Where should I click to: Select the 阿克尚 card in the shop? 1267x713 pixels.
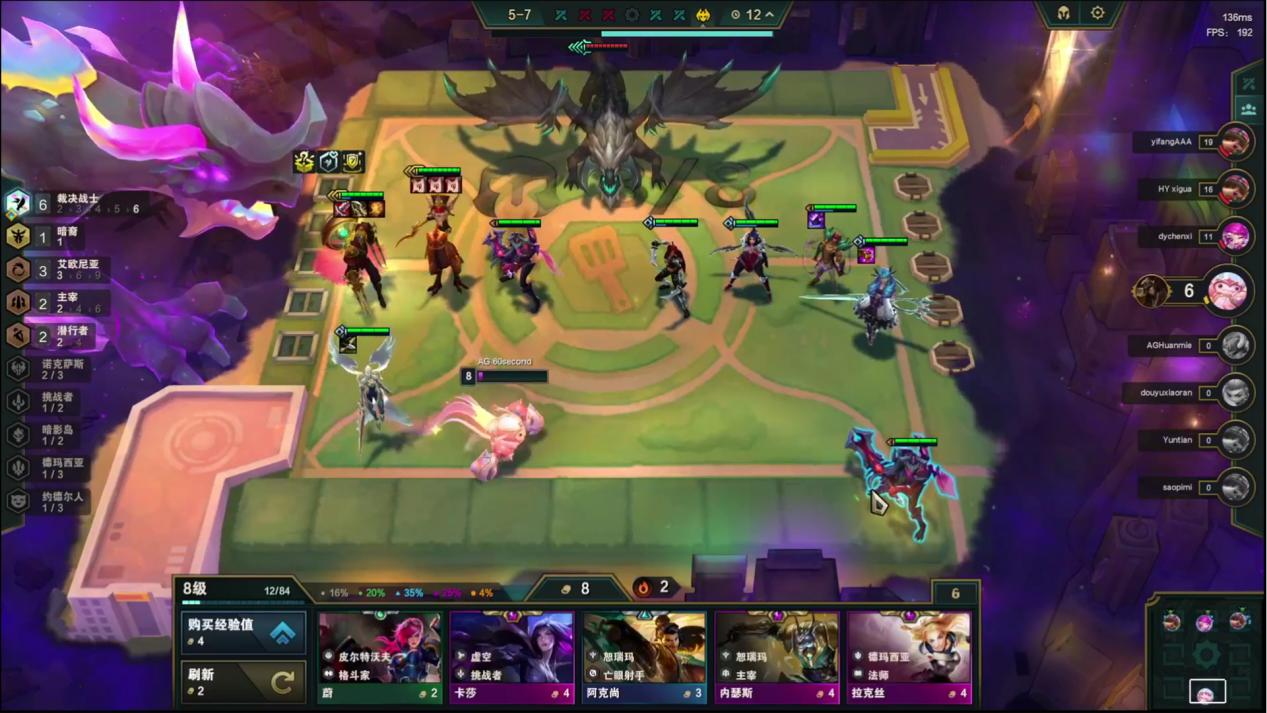pos(644,657)
